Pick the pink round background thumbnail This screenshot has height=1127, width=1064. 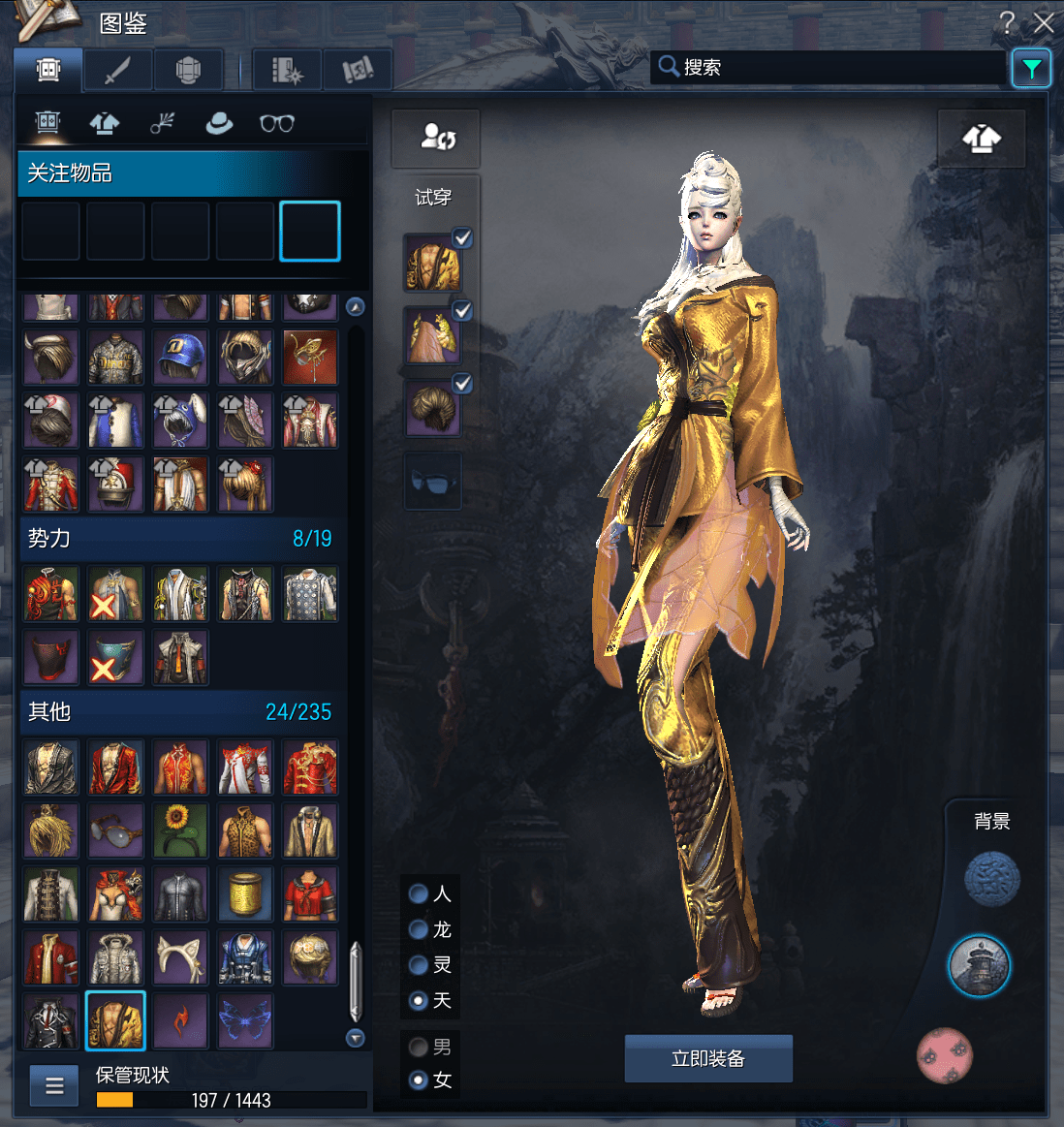tap(945, 1055)
